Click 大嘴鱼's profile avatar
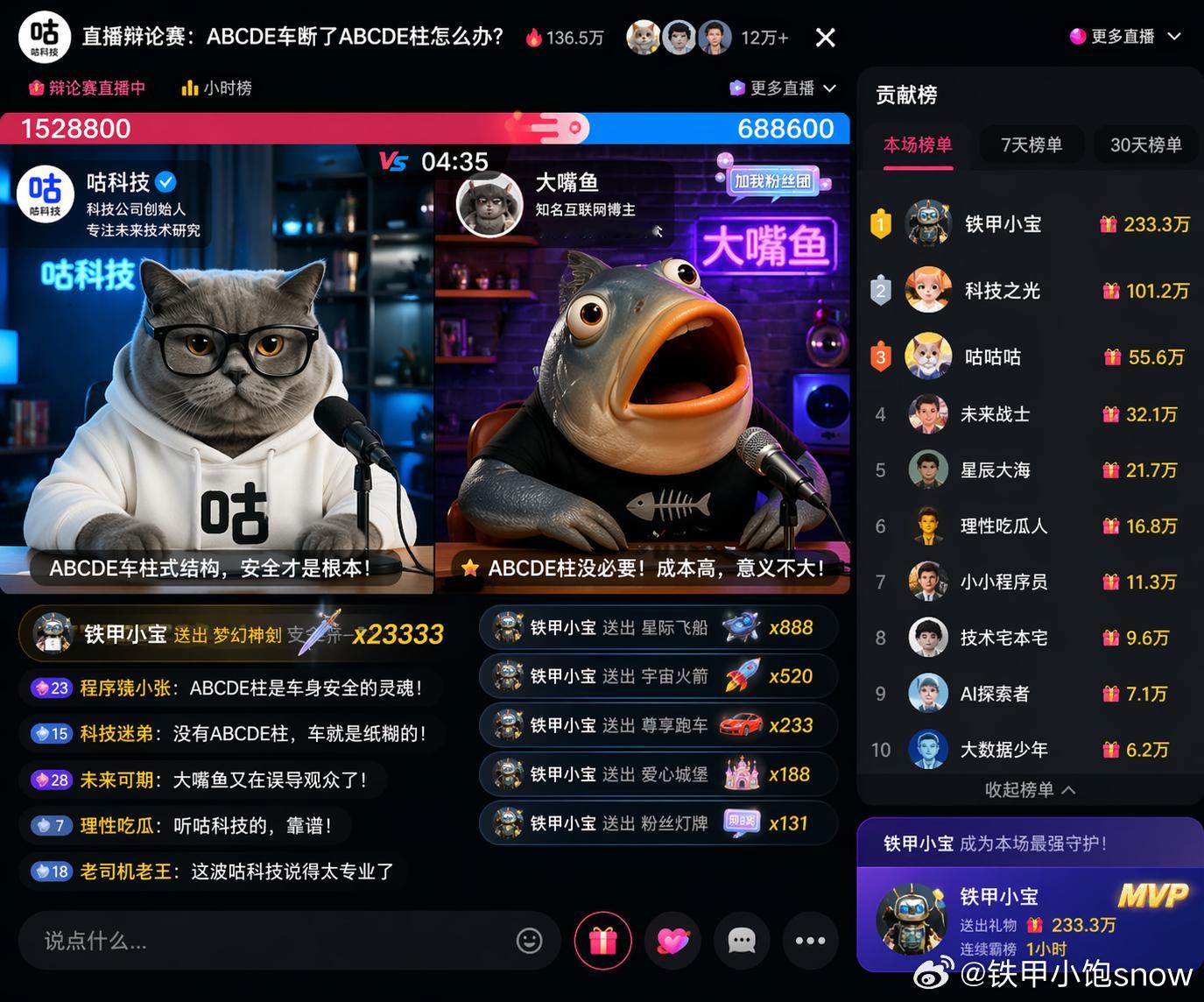 (x=489, y=202)
